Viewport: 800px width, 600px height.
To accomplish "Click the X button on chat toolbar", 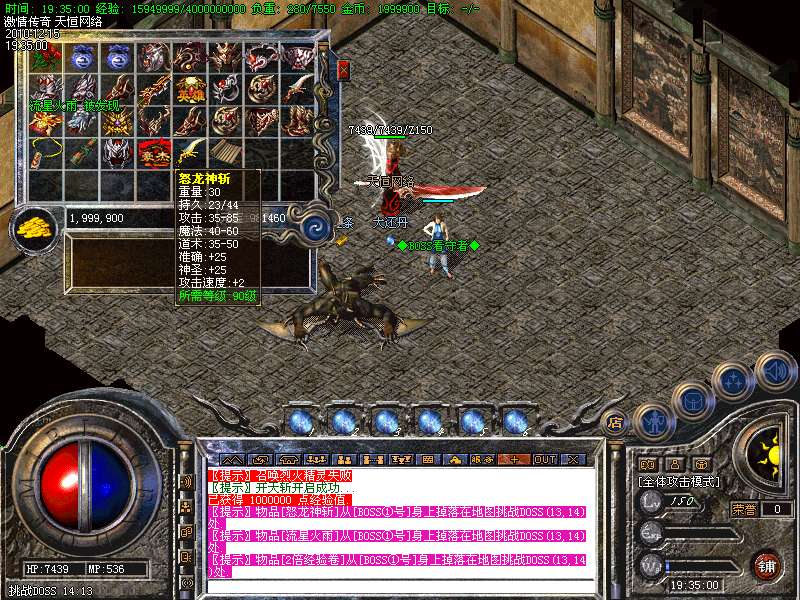I will tap(573, 459).
